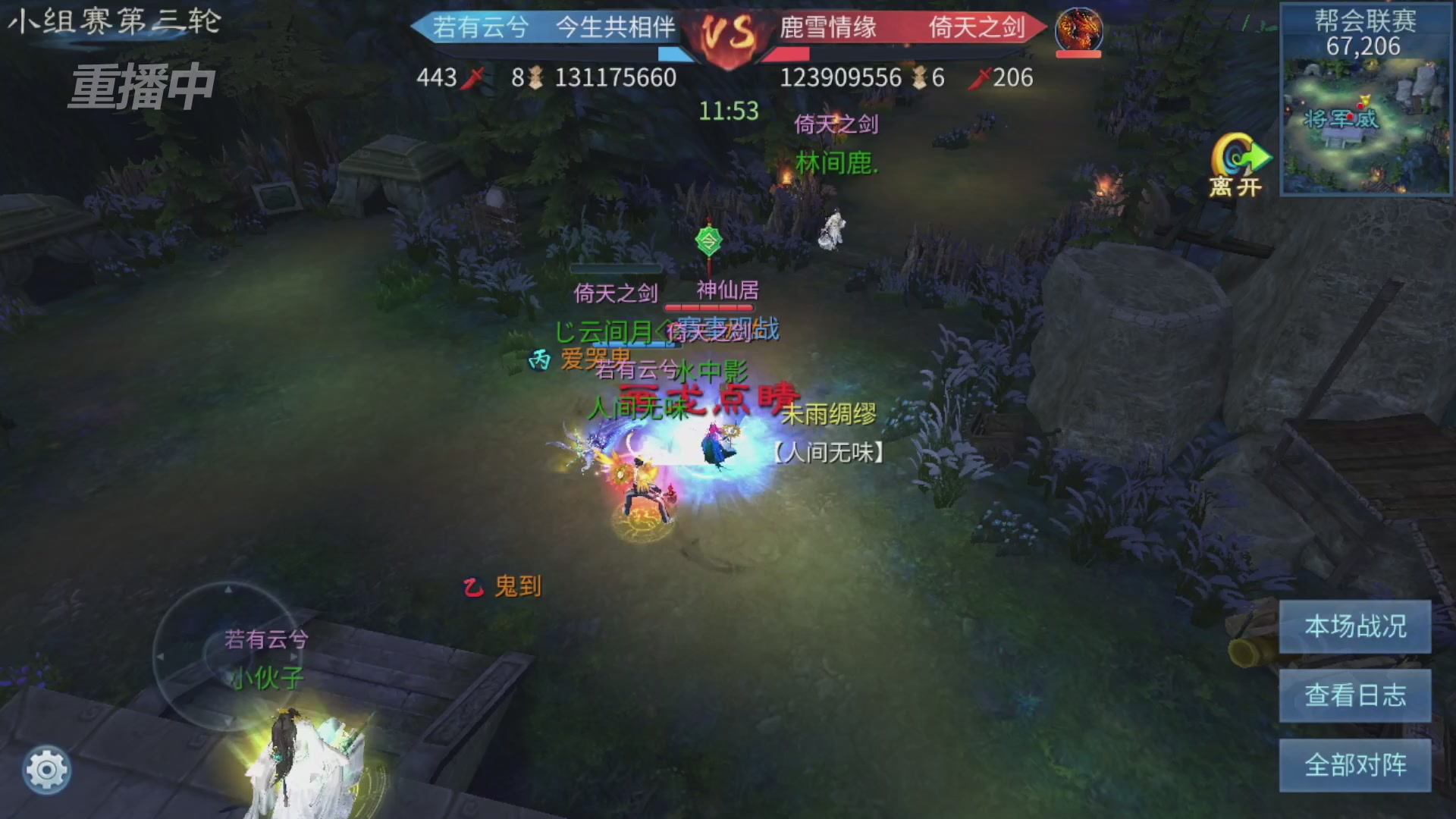This screenshot has width=1456, height=819.
Task: Tap the blue team tower icon near 131175660
Action: pos(536,78)
